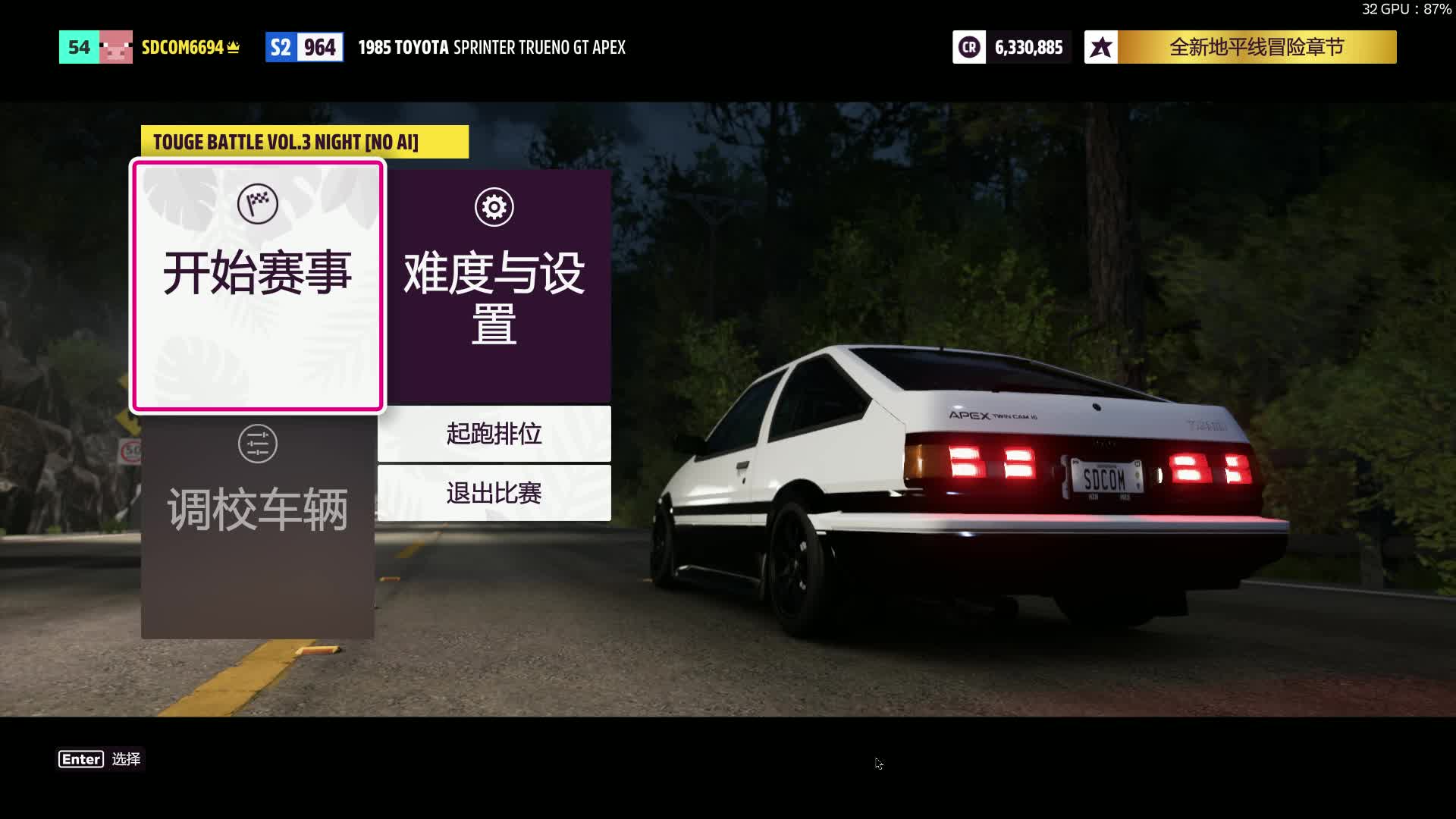Click the CR credits coin icon
This screenshot has height=819, width=1456.
(968, 46)
